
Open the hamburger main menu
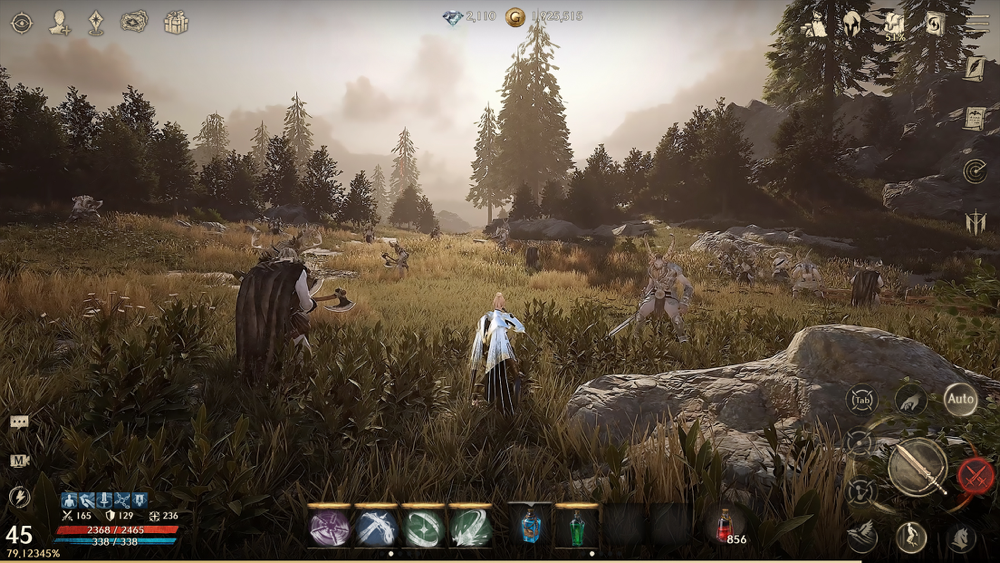pos(977,23)
